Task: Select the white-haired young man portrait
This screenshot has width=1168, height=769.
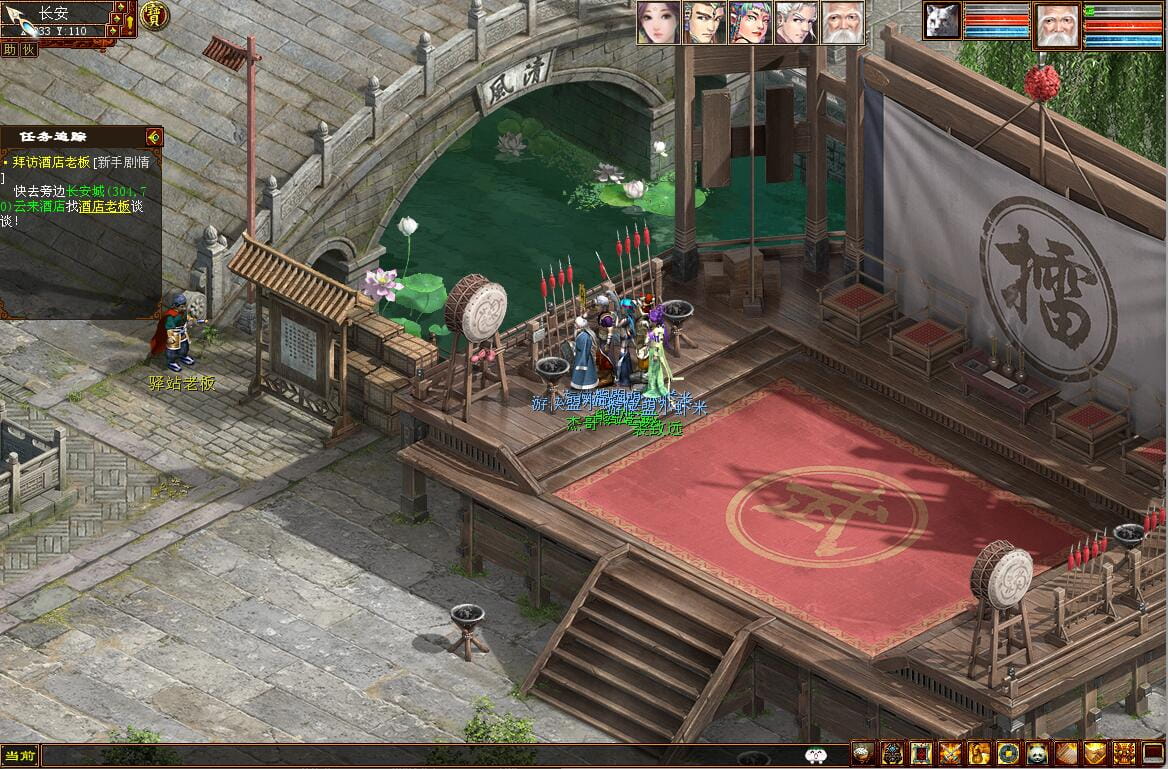Action: point(795,22)
